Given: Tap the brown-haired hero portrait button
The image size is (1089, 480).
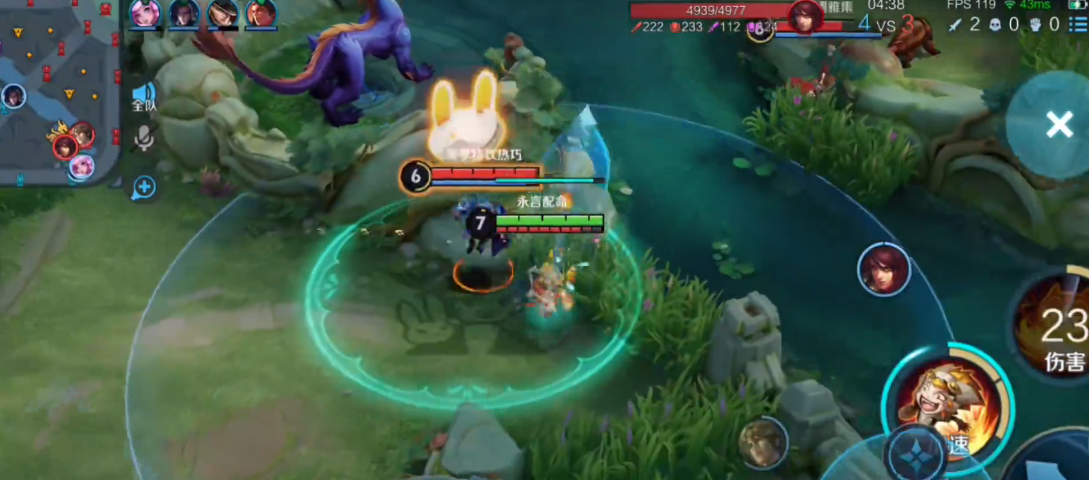Looking at the screenshot, I should click(762, 442).
